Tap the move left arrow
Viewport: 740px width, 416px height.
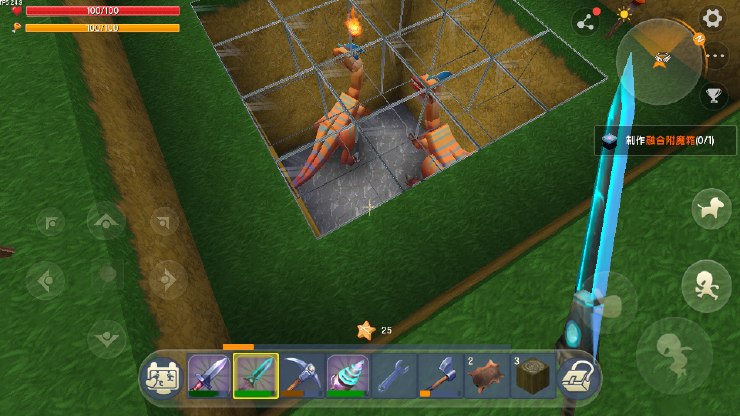point(46,280)
